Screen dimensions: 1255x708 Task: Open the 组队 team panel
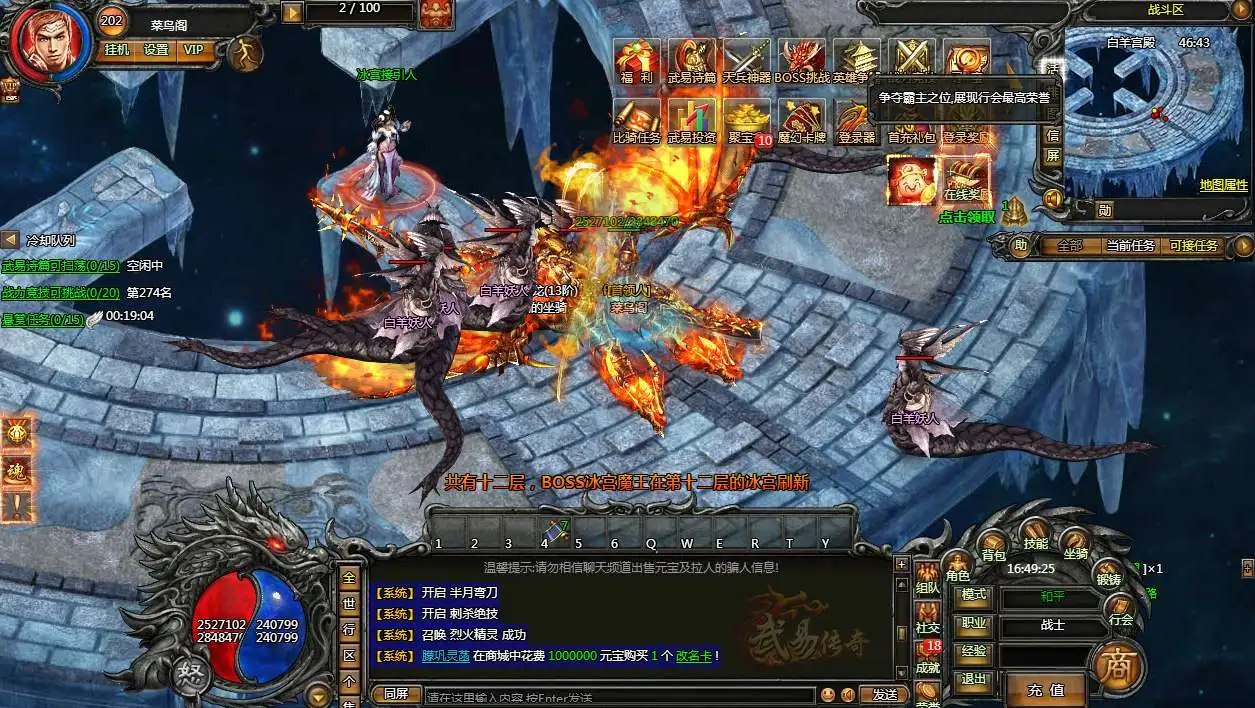pyautogui.click(x=927, y=586)
